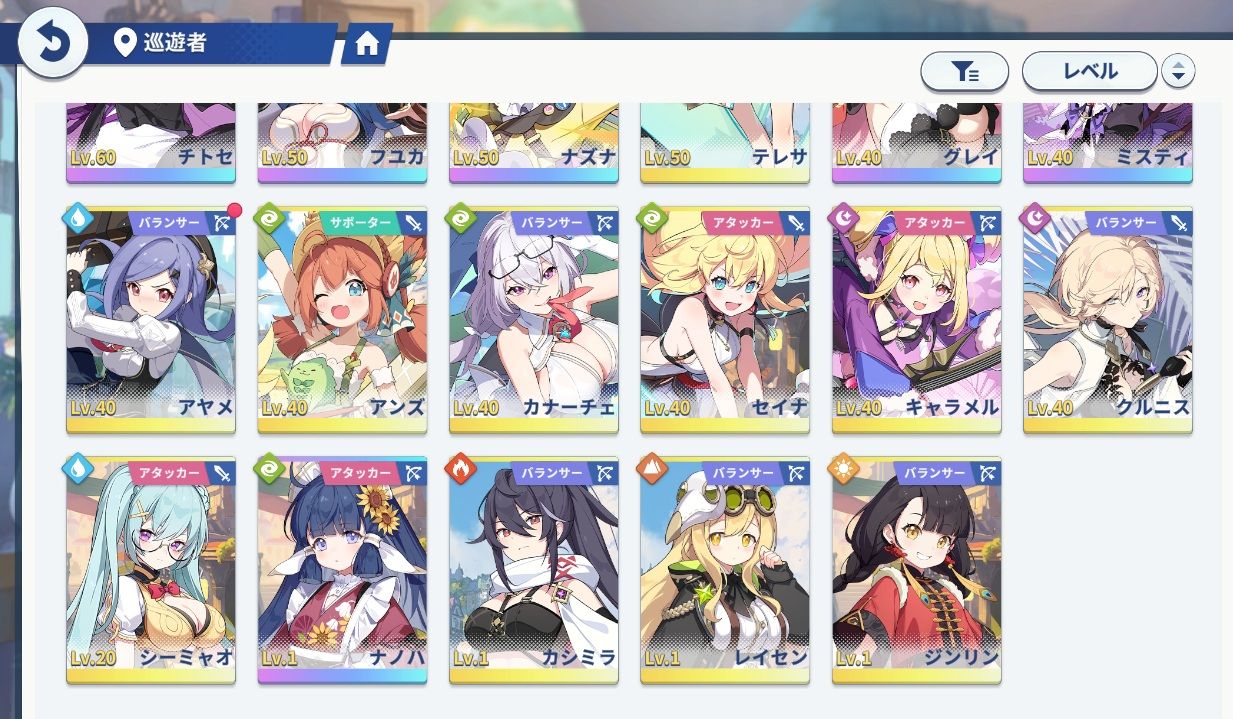1233x719 pixels.
Task: Go back with the return arrow button
Action: [x=52, y=43]
